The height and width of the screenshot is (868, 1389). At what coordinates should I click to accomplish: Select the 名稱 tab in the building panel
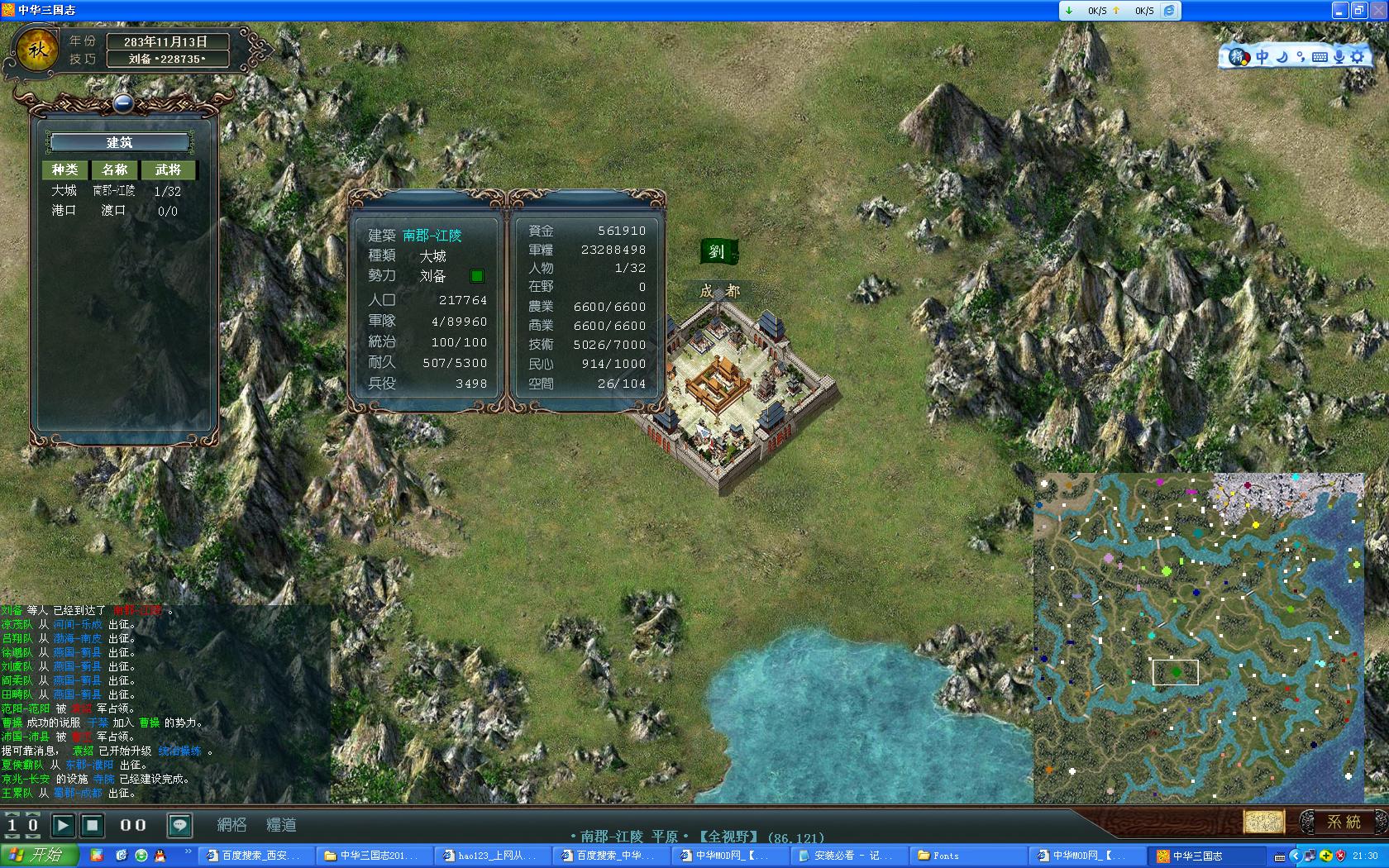pyautogui.click(x=115, y=169)
